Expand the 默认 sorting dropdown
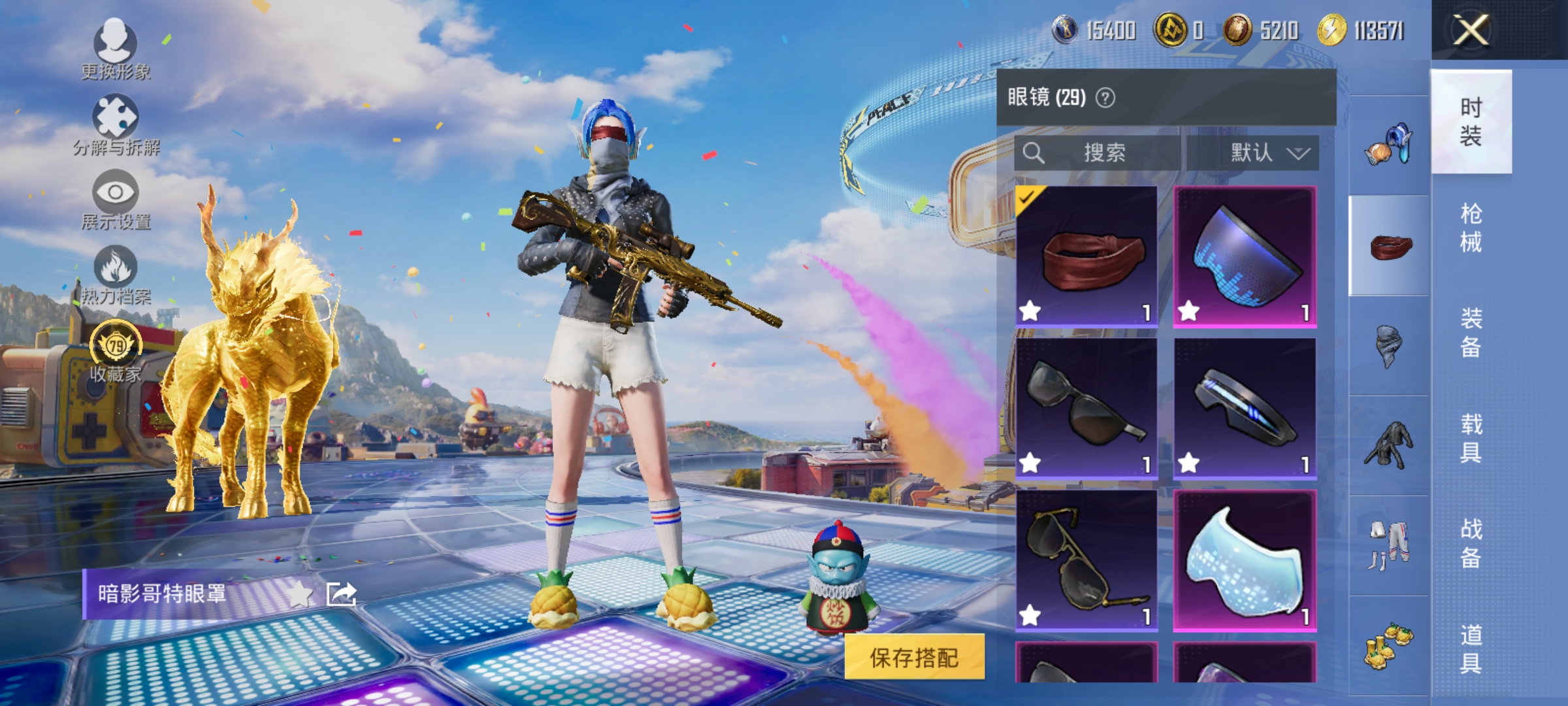 [x=1258, y=152]
